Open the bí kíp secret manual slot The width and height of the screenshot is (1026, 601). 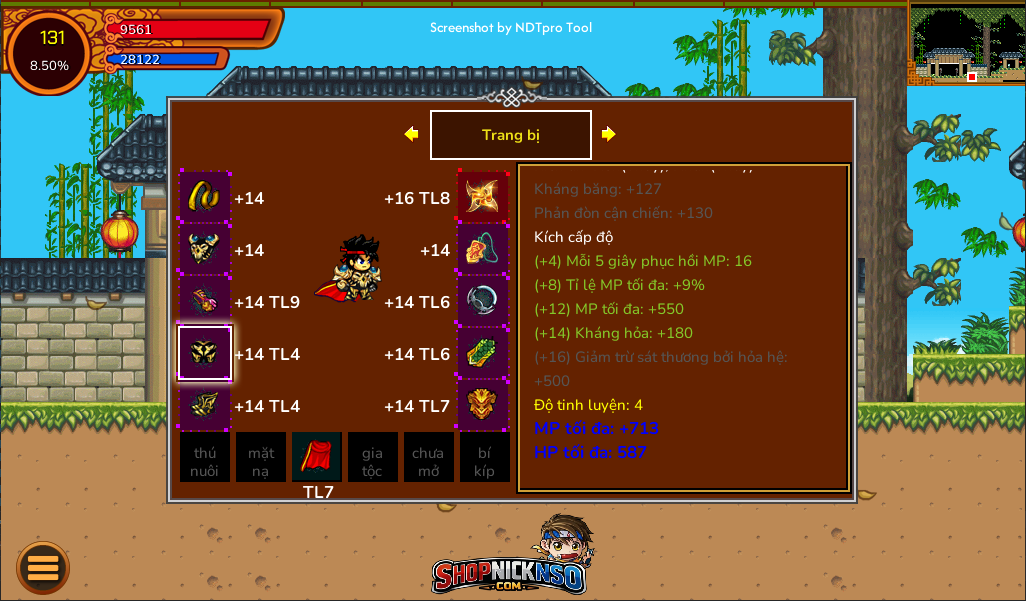tap(485, 458)
